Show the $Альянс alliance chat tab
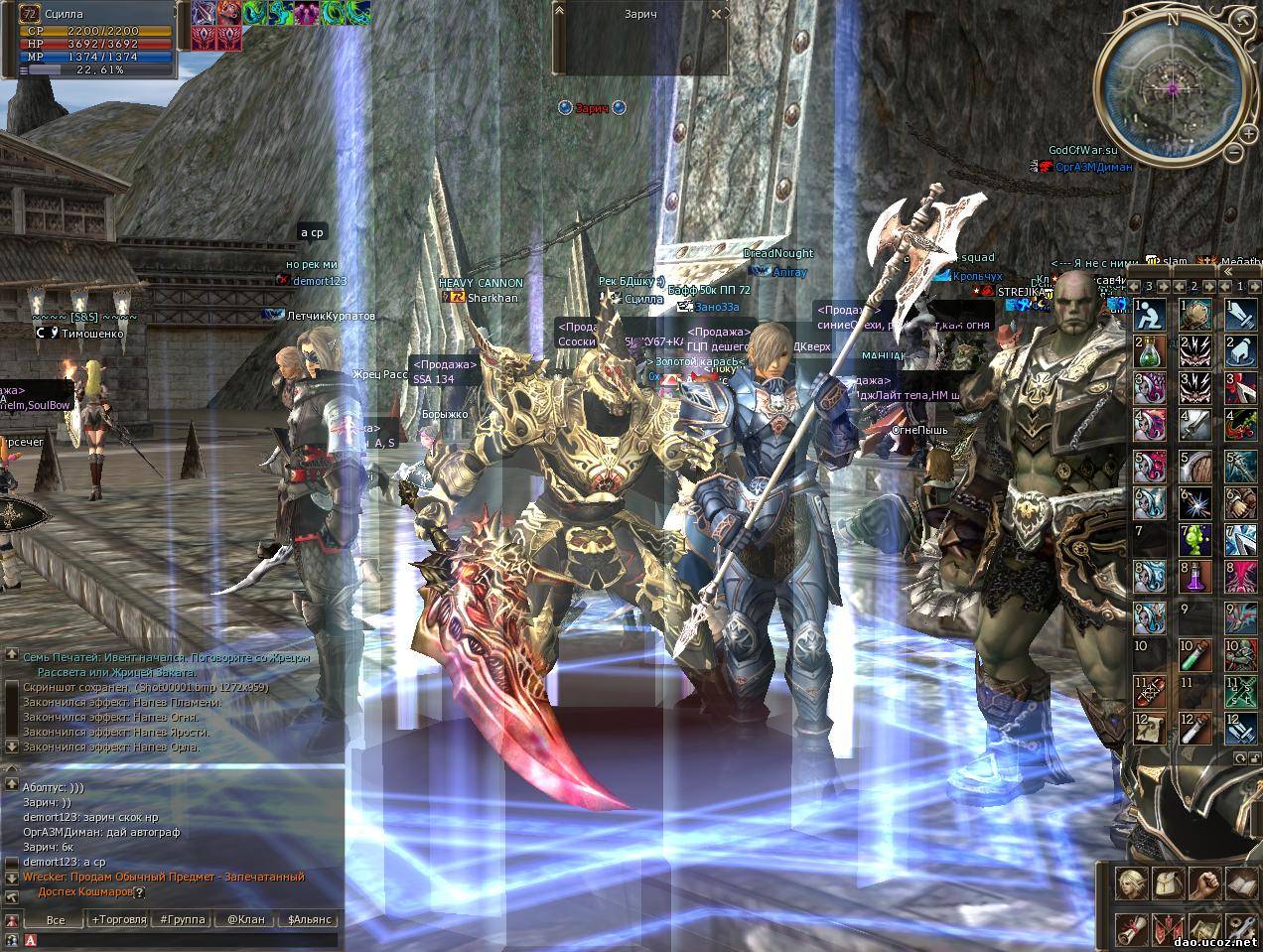The width and height of the screenshot is (1263, 952). click(308, 919)
